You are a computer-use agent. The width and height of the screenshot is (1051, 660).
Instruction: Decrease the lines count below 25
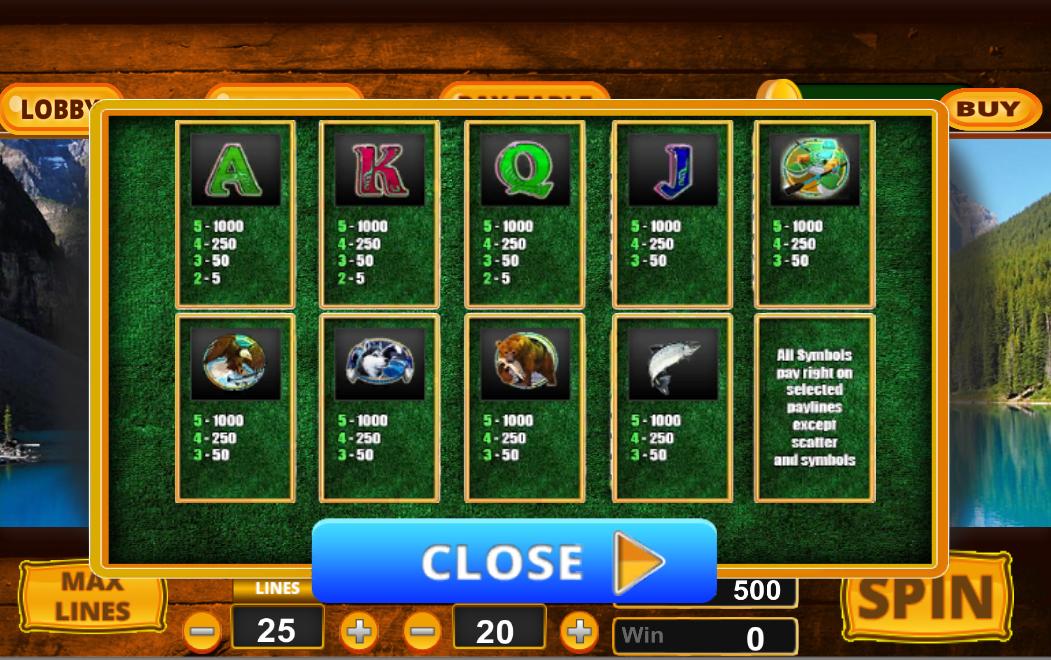203,632
